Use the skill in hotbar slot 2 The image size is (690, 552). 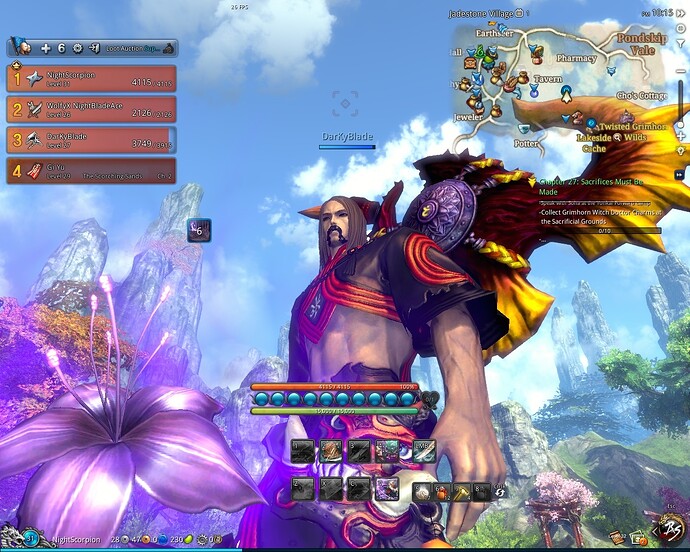(329, 452)
